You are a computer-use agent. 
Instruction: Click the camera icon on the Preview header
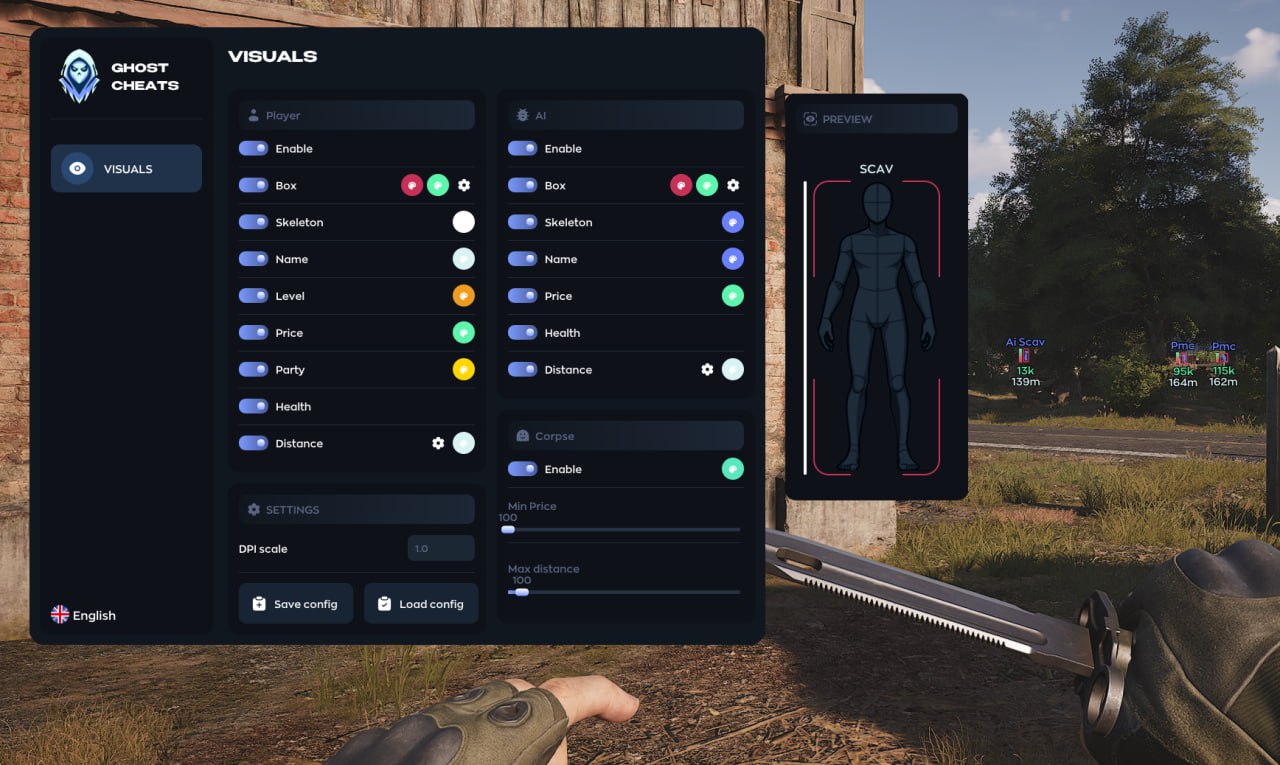(810, 118)
